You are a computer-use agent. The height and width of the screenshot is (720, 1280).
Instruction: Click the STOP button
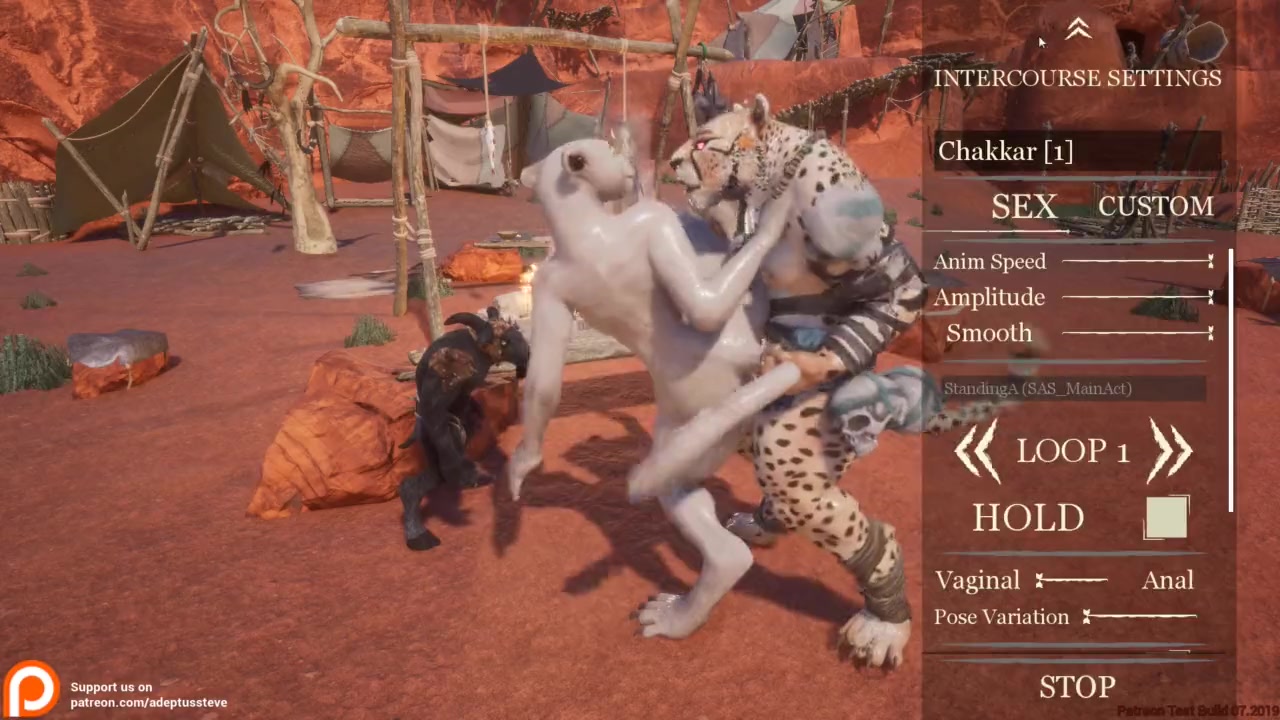1077,687
